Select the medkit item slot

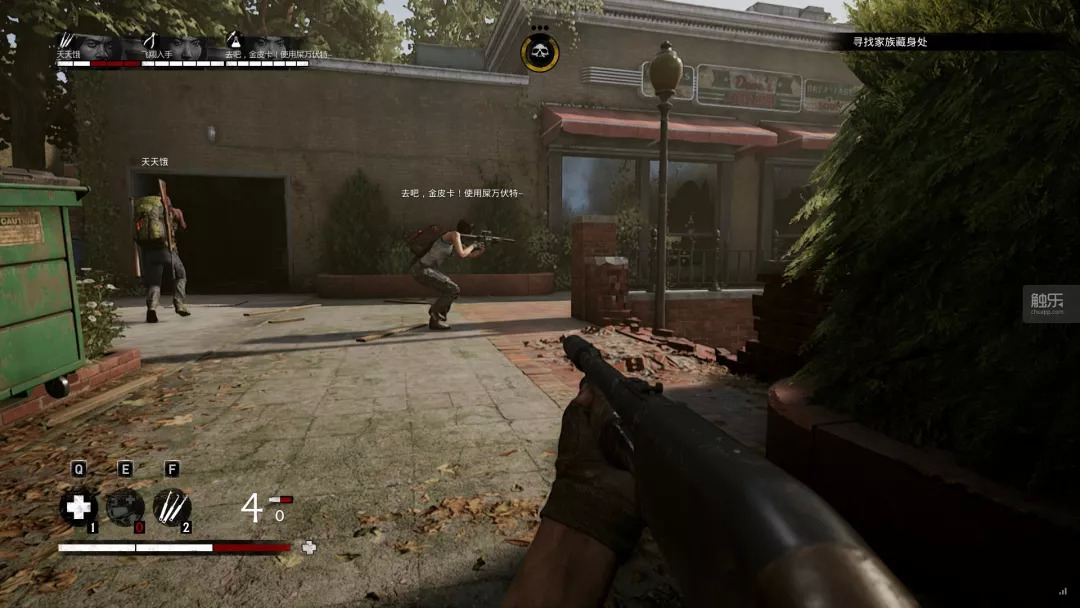click(76, 507)
